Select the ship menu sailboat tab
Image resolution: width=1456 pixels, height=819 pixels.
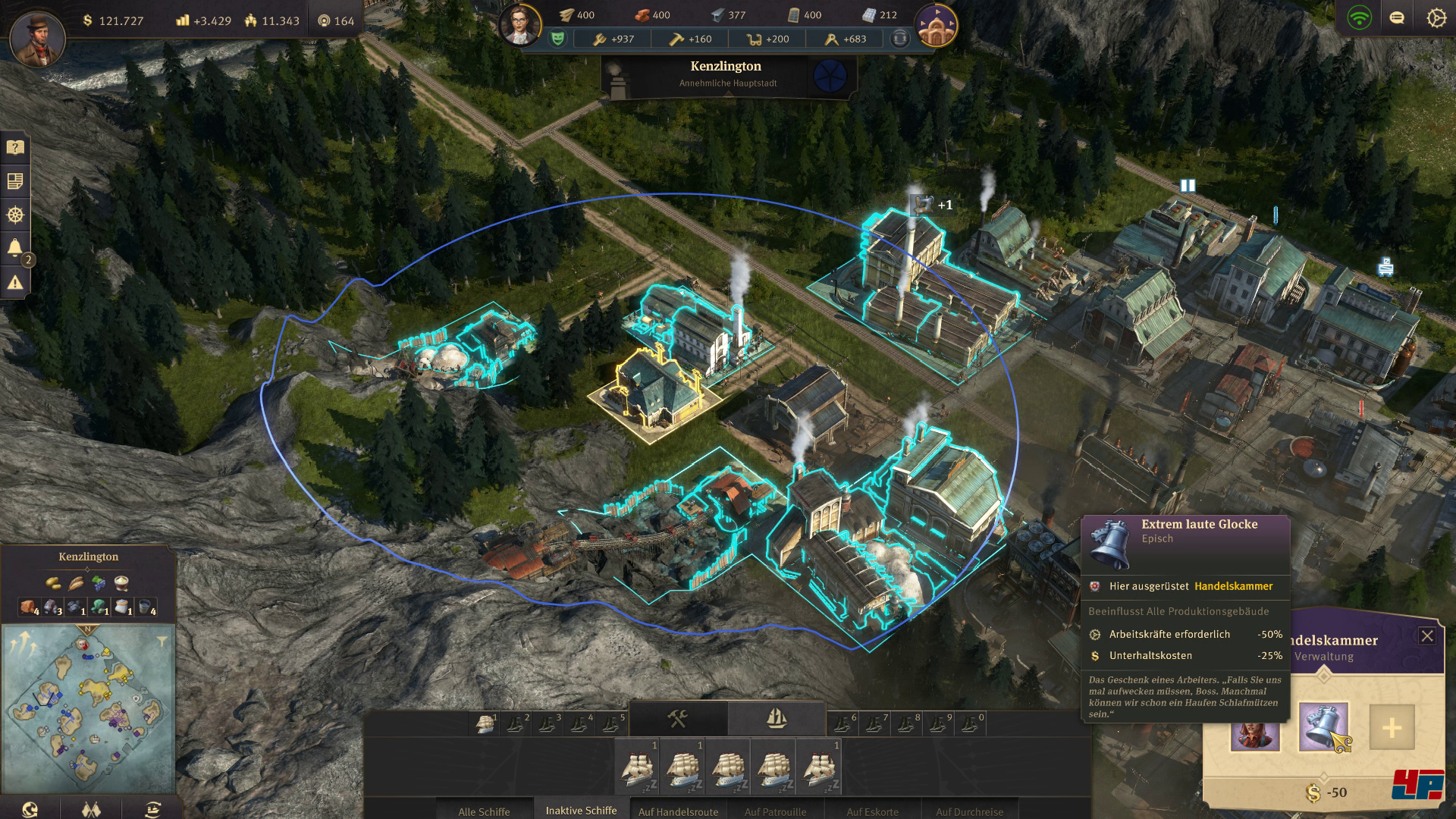click(777, 718)
